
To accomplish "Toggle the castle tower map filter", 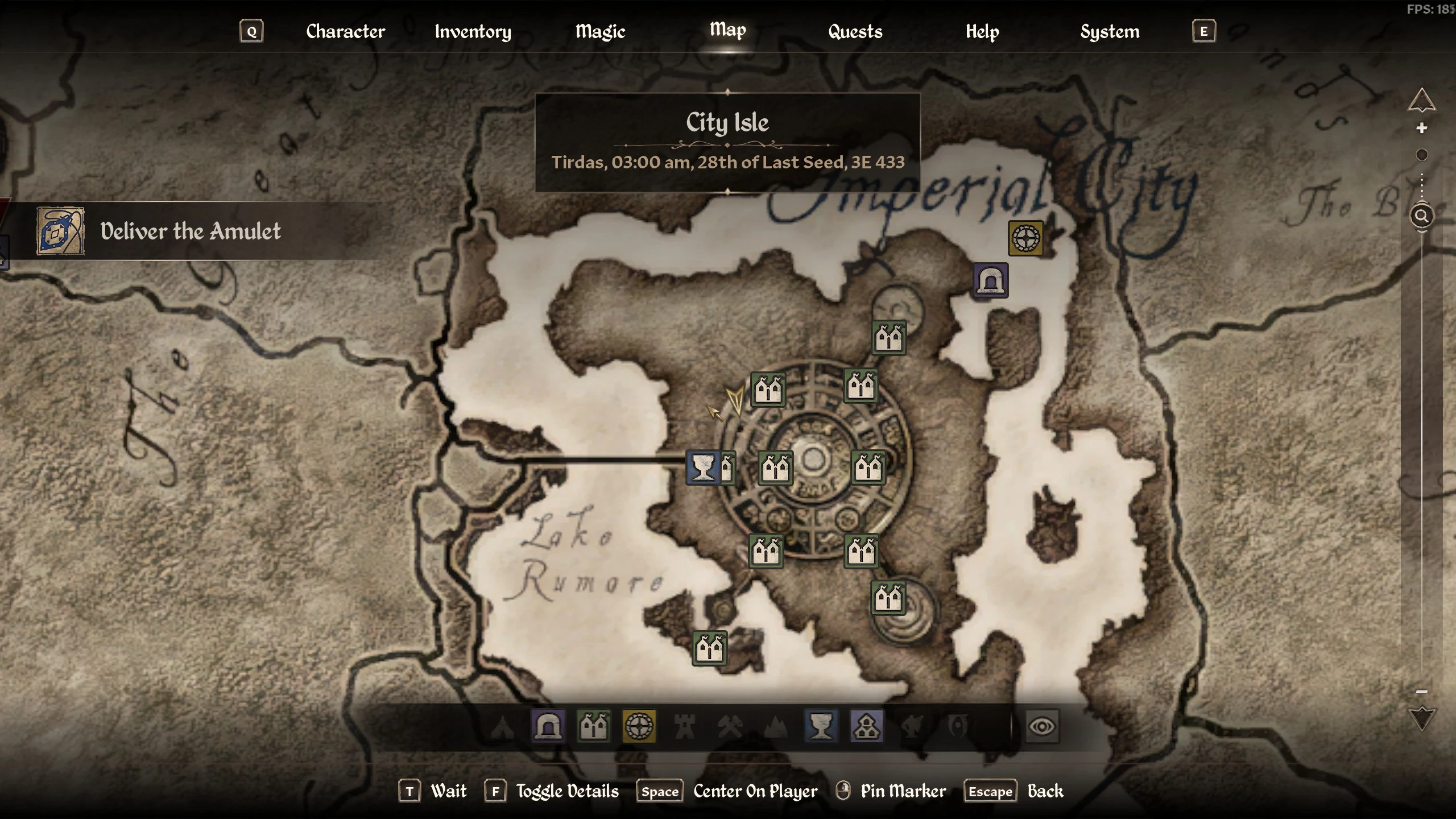I will [x=684, y=726].
